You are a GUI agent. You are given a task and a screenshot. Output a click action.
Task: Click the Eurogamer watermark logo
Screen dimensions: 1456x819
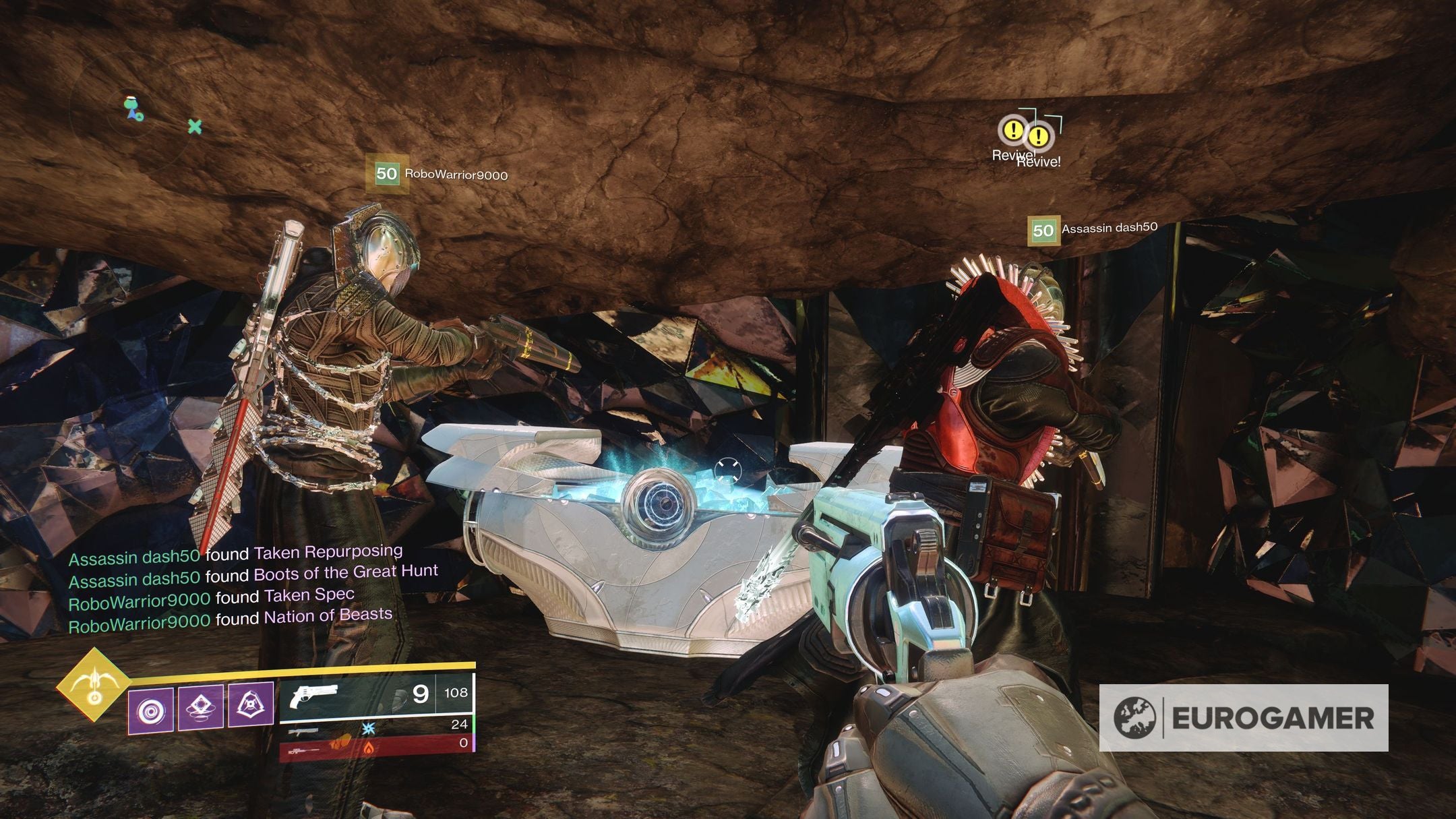[x=1243, y=718]
